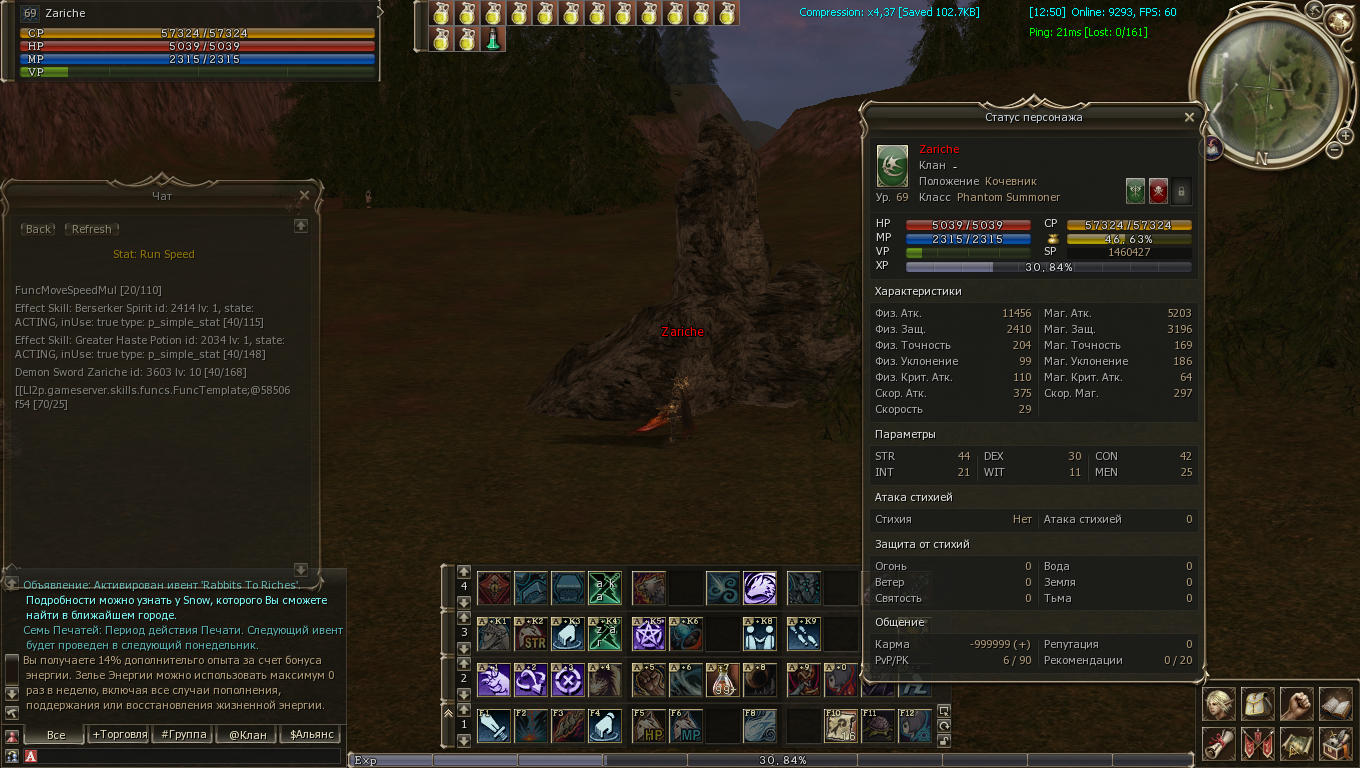Viewport: 1360px width, 768px height.
Task: Activate the F1 sword attack slot
Action: 494,726
